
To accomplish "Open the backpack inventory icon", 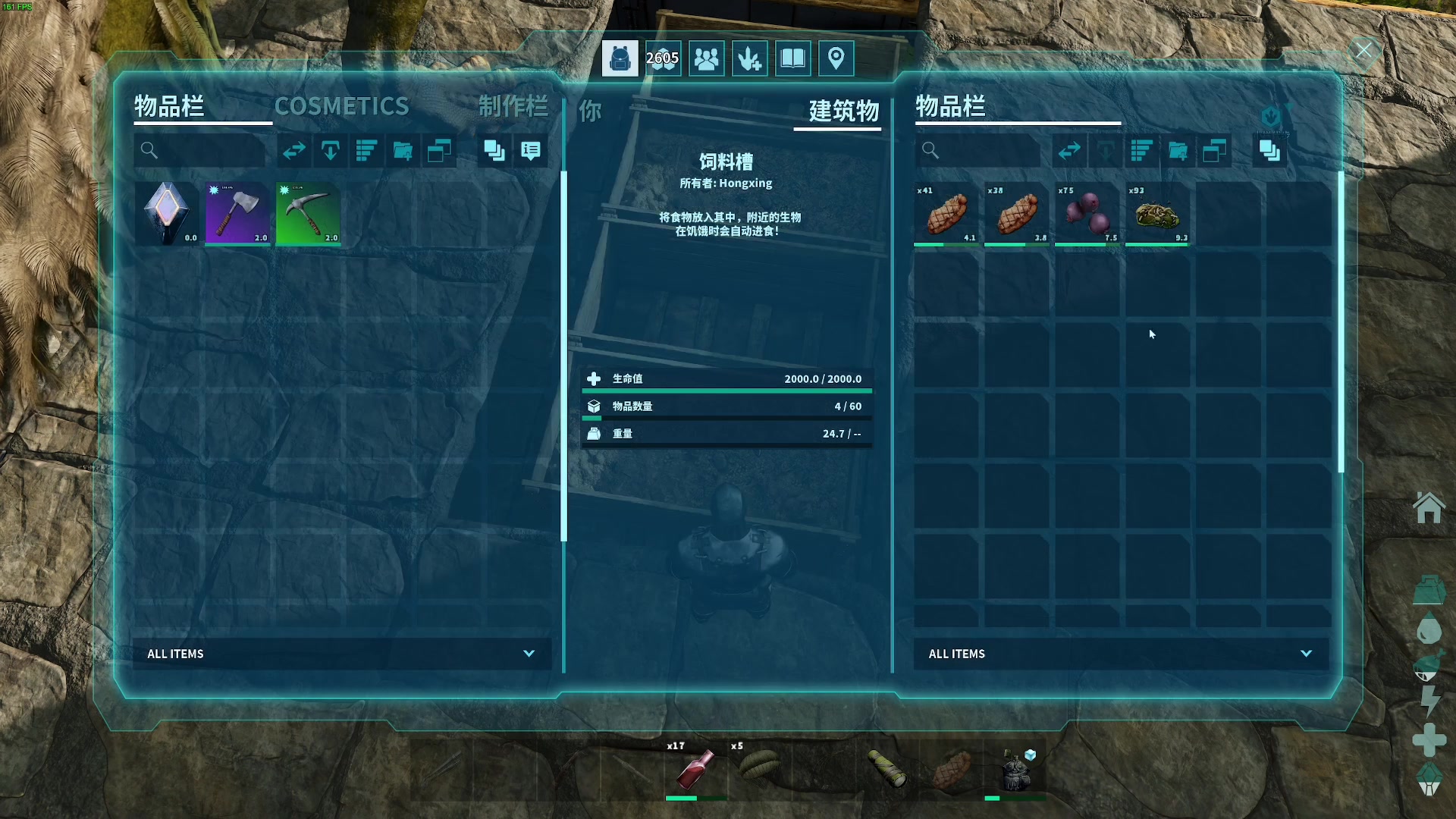I will [x=620, y=58].
